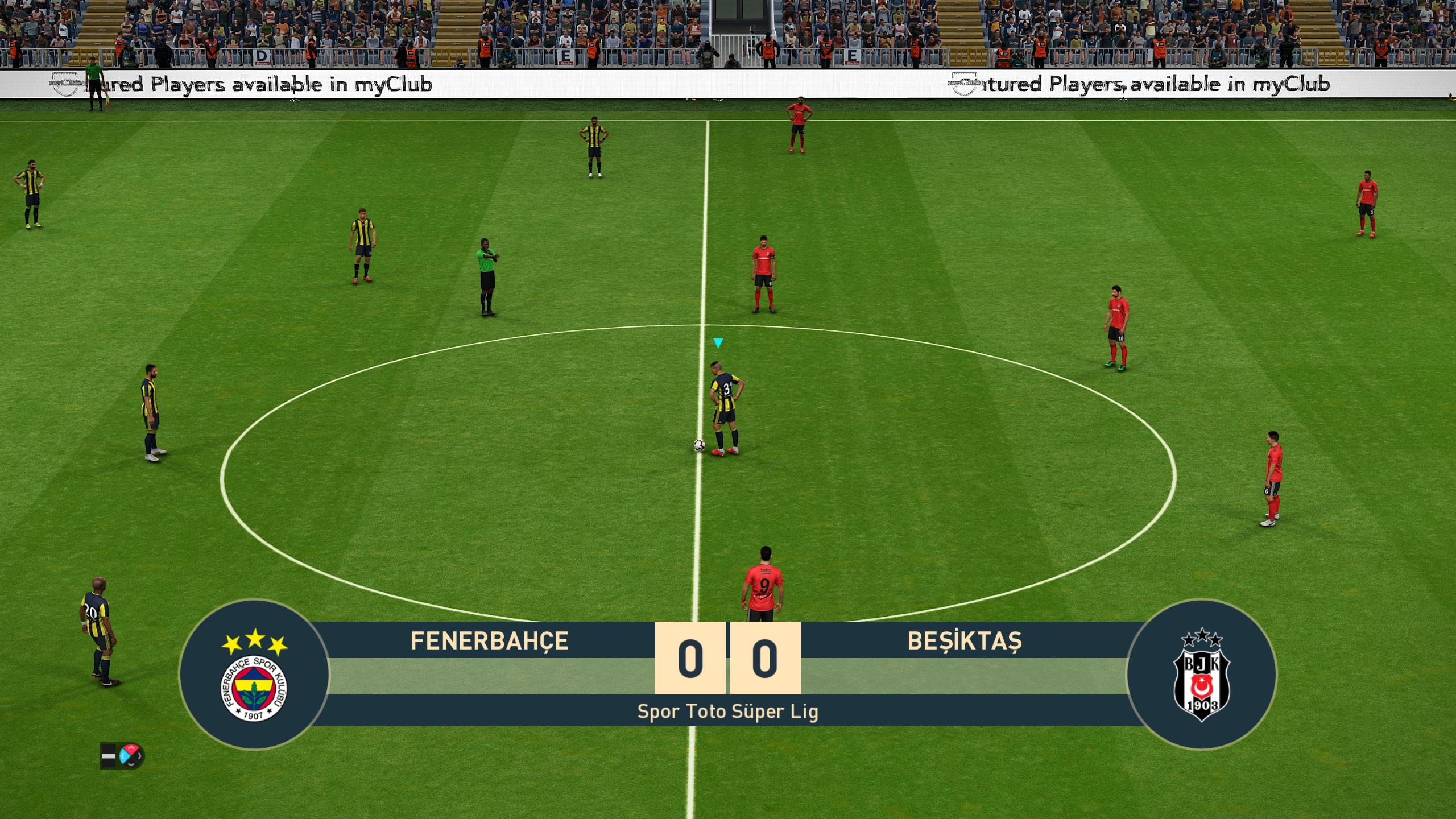Toggle the cyan left segment of the tactics wheel
The width and height of the screenshot is (1456, 819).
(123, 756)
